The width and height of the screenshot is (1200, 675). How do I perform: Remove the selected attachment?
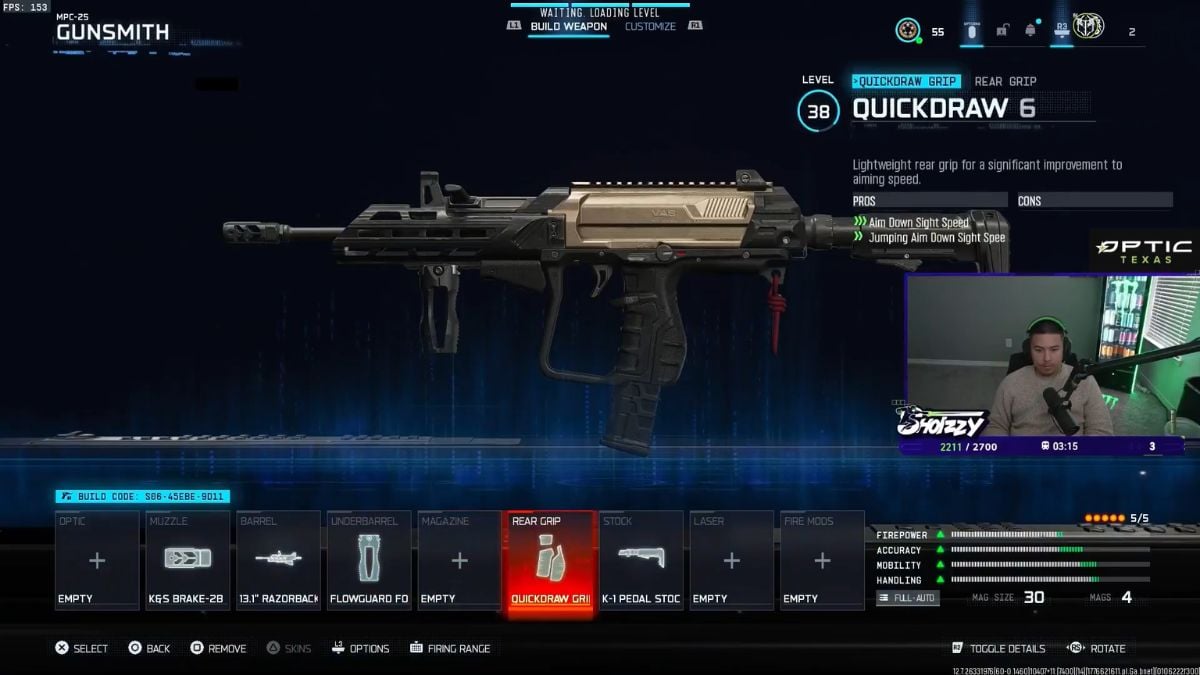(218, 648)
